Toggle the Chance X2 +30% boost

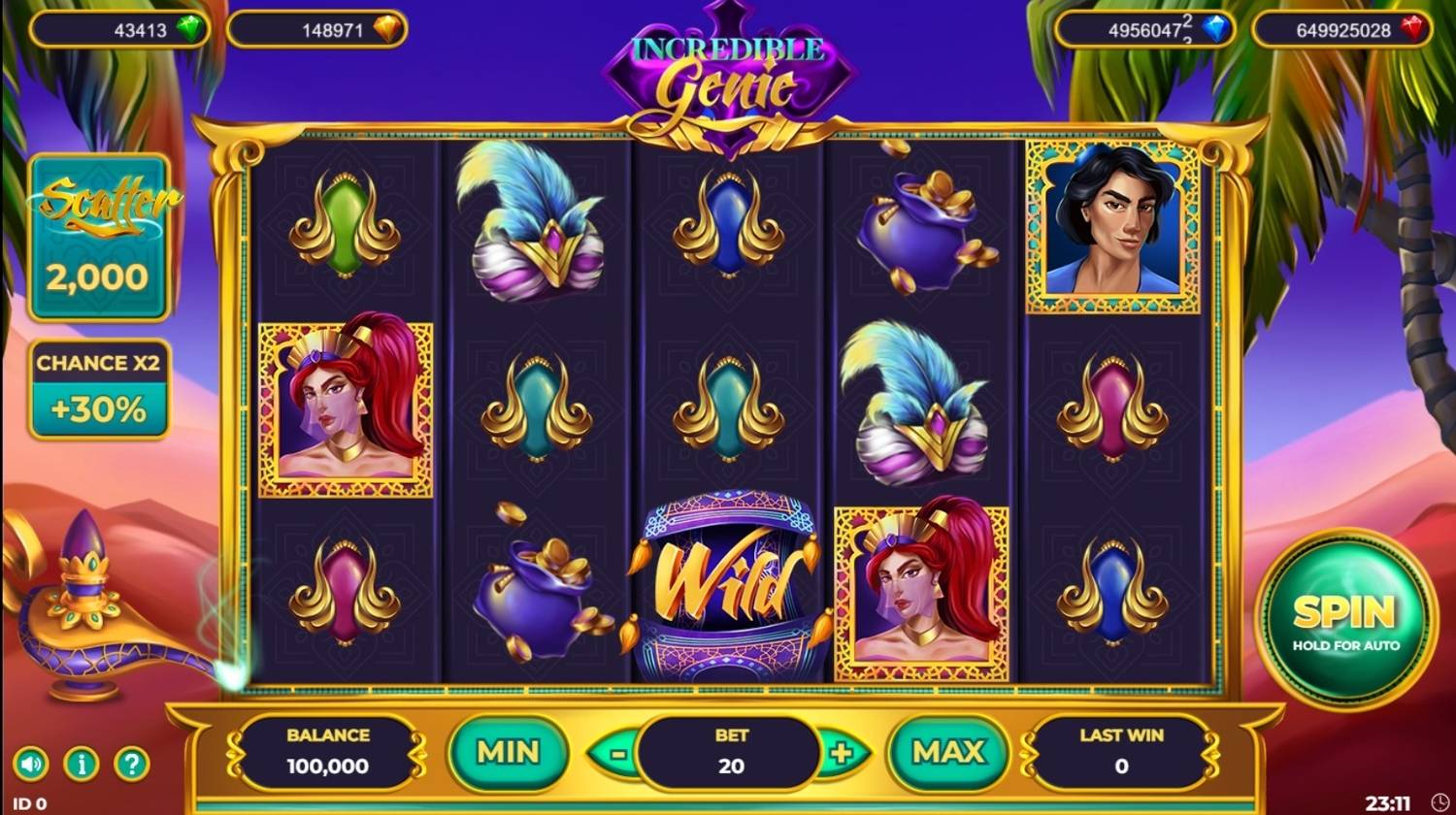click(x=100, y=386)
